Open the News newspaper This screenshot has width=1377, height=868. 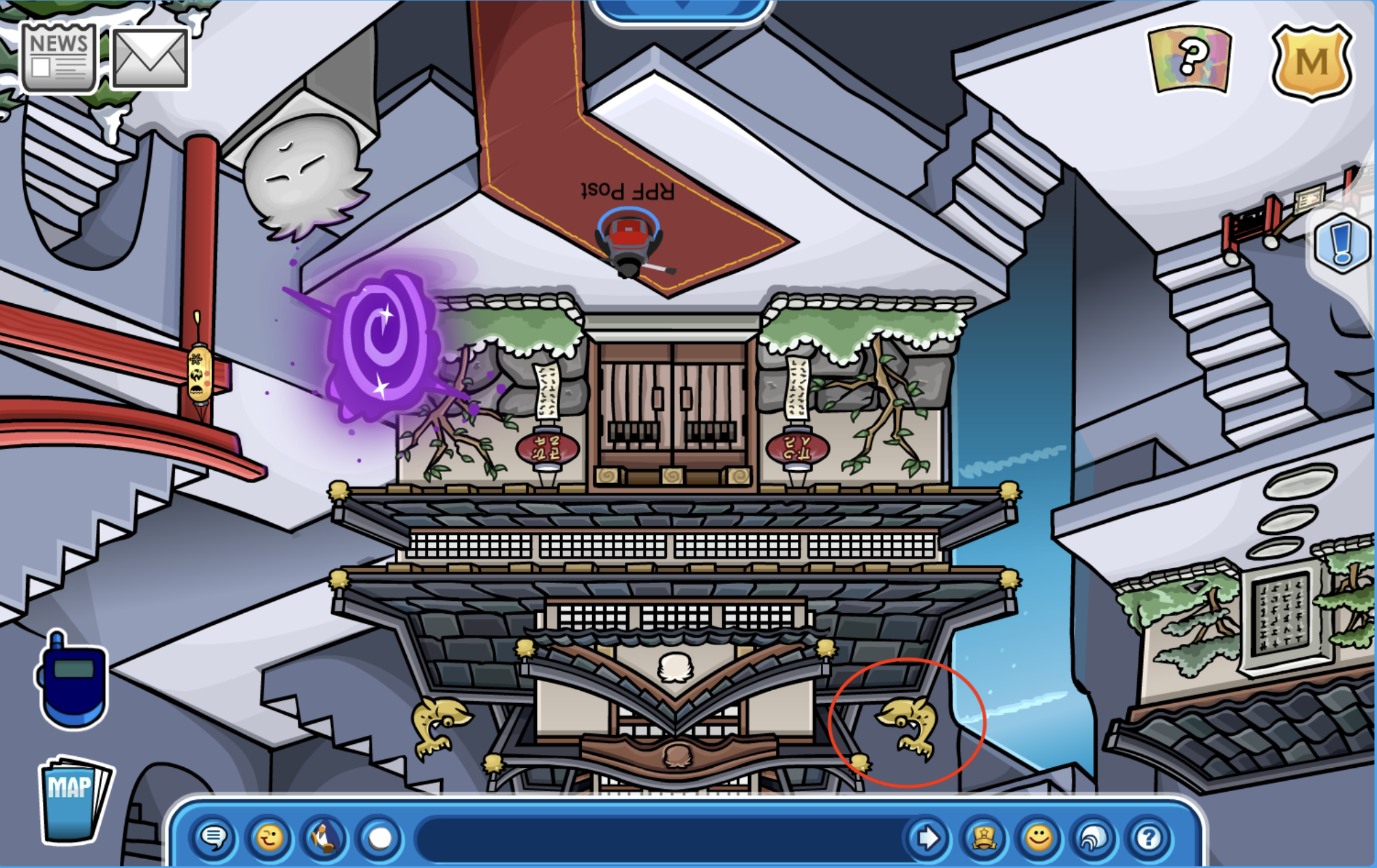[x=59, y=58]
